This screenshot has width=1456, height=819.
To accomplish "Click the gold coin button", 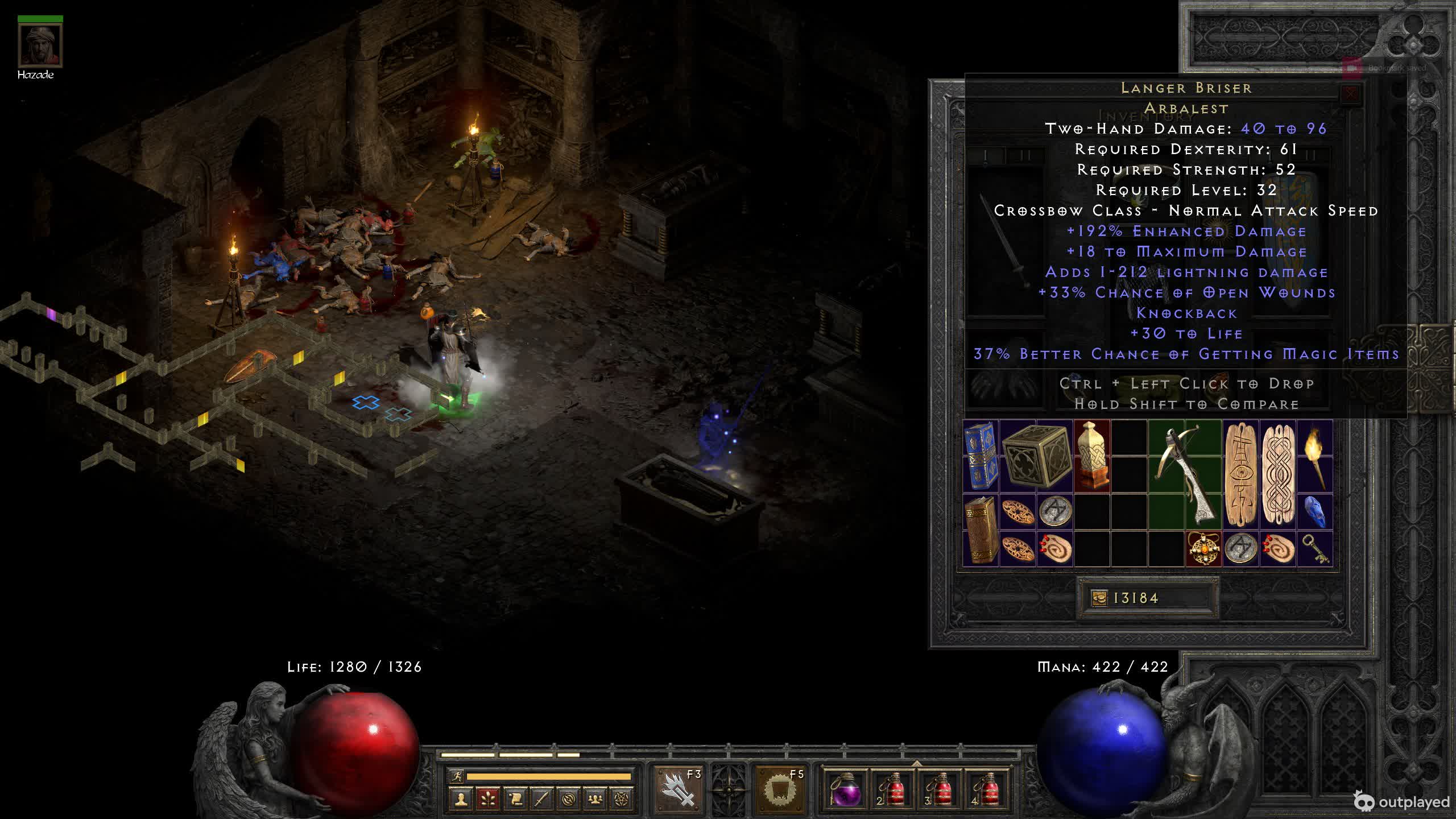I will [x=1099, y=598].
